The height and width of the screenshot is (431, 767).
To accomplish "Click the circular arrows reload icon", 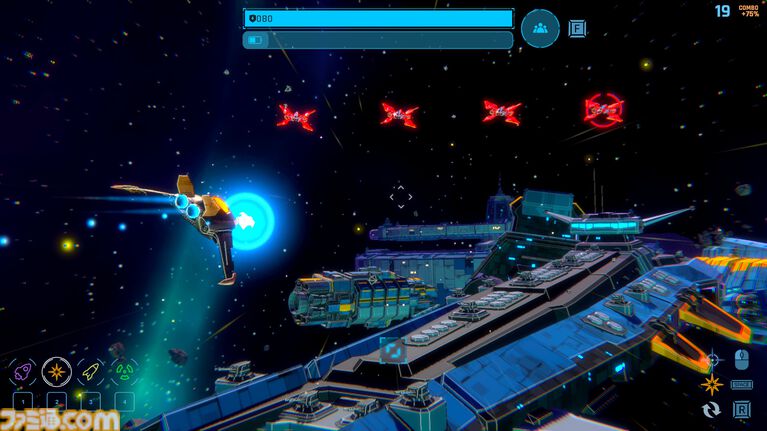I will pyautogui.click(x=712, y=409).
